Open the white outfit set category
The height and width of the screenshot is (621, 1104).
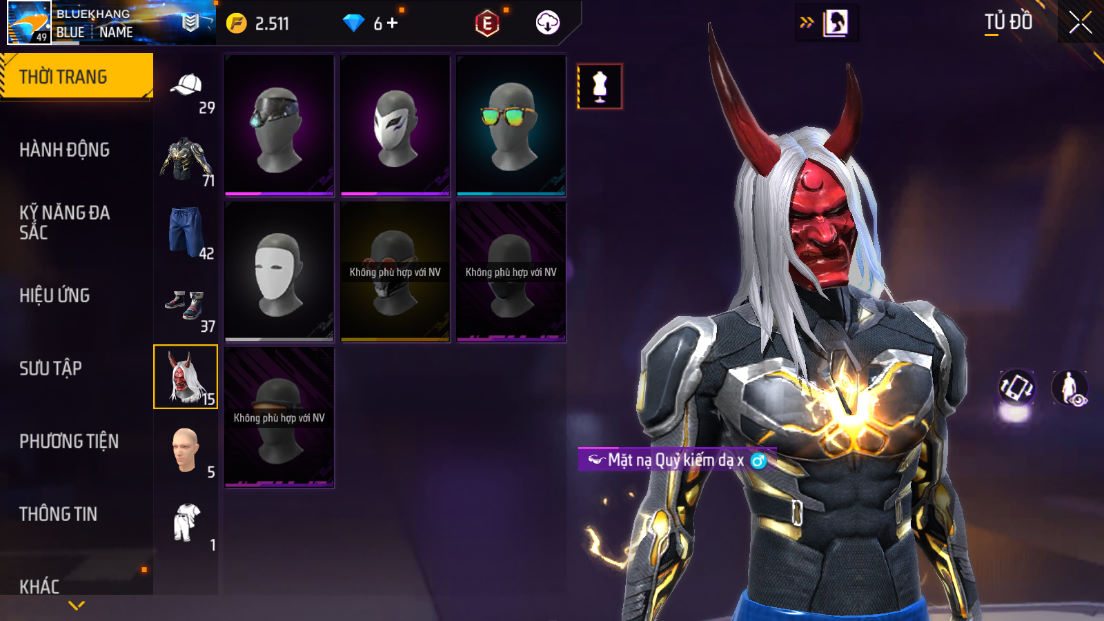[186, 523]
